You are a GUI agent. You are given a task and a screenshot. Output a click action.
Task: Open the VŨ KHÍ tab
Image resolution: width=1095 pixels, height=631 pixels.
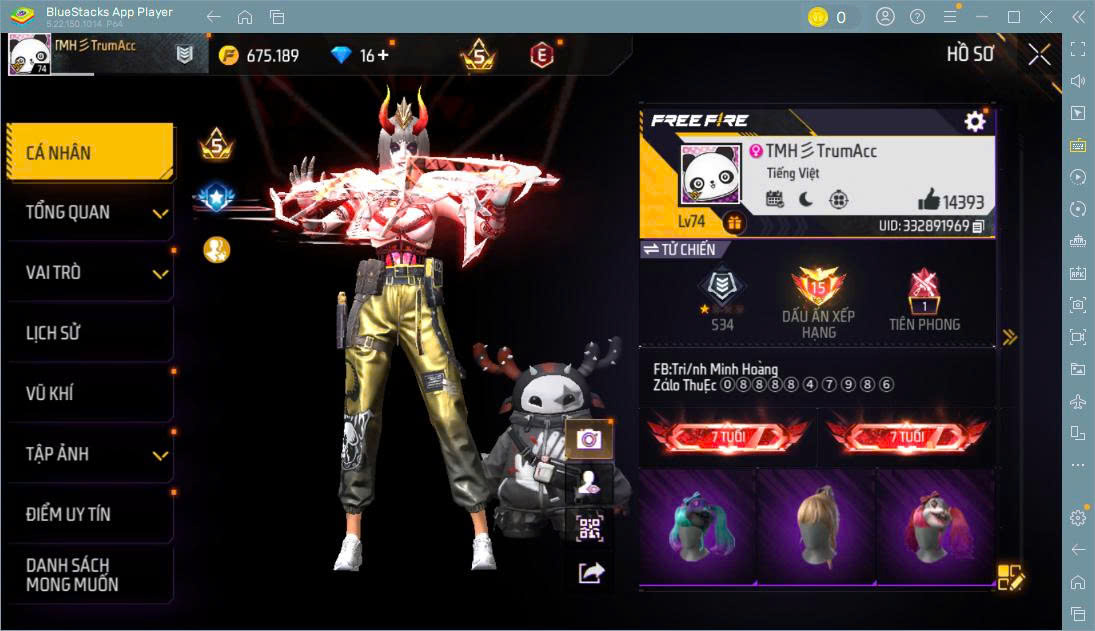pyautogui.click(x=90, y=394)
